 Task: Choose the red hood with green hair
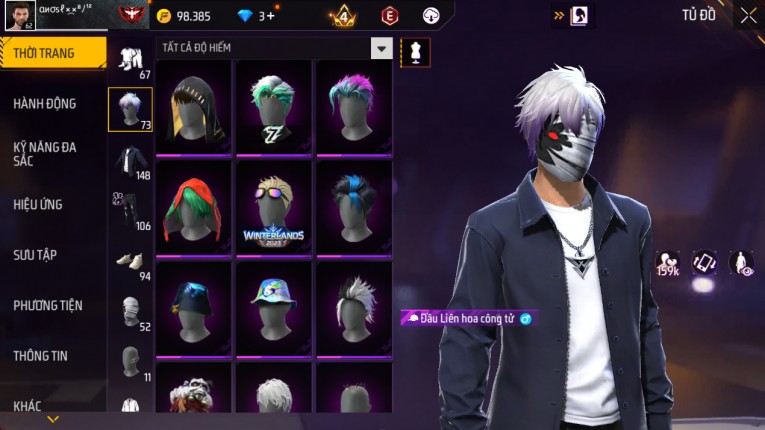[x=193, y=207]
